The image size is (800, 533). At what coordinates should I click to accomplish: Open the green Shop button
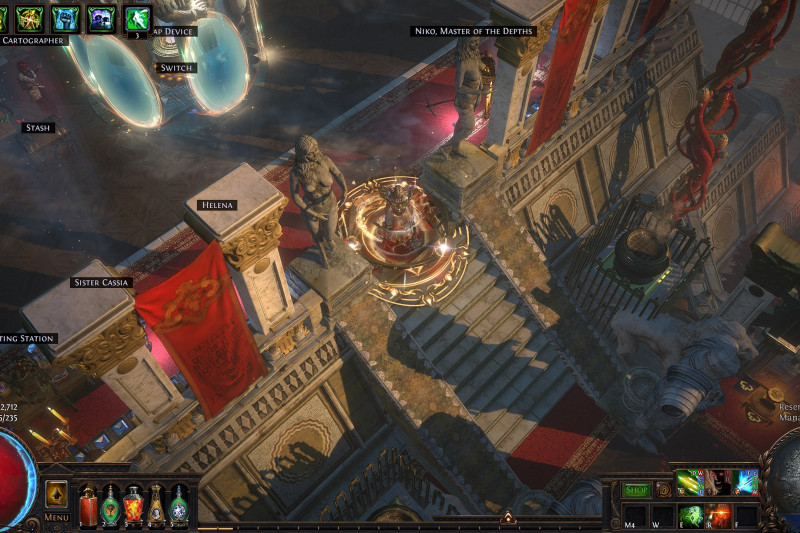(x=636, y=490)
